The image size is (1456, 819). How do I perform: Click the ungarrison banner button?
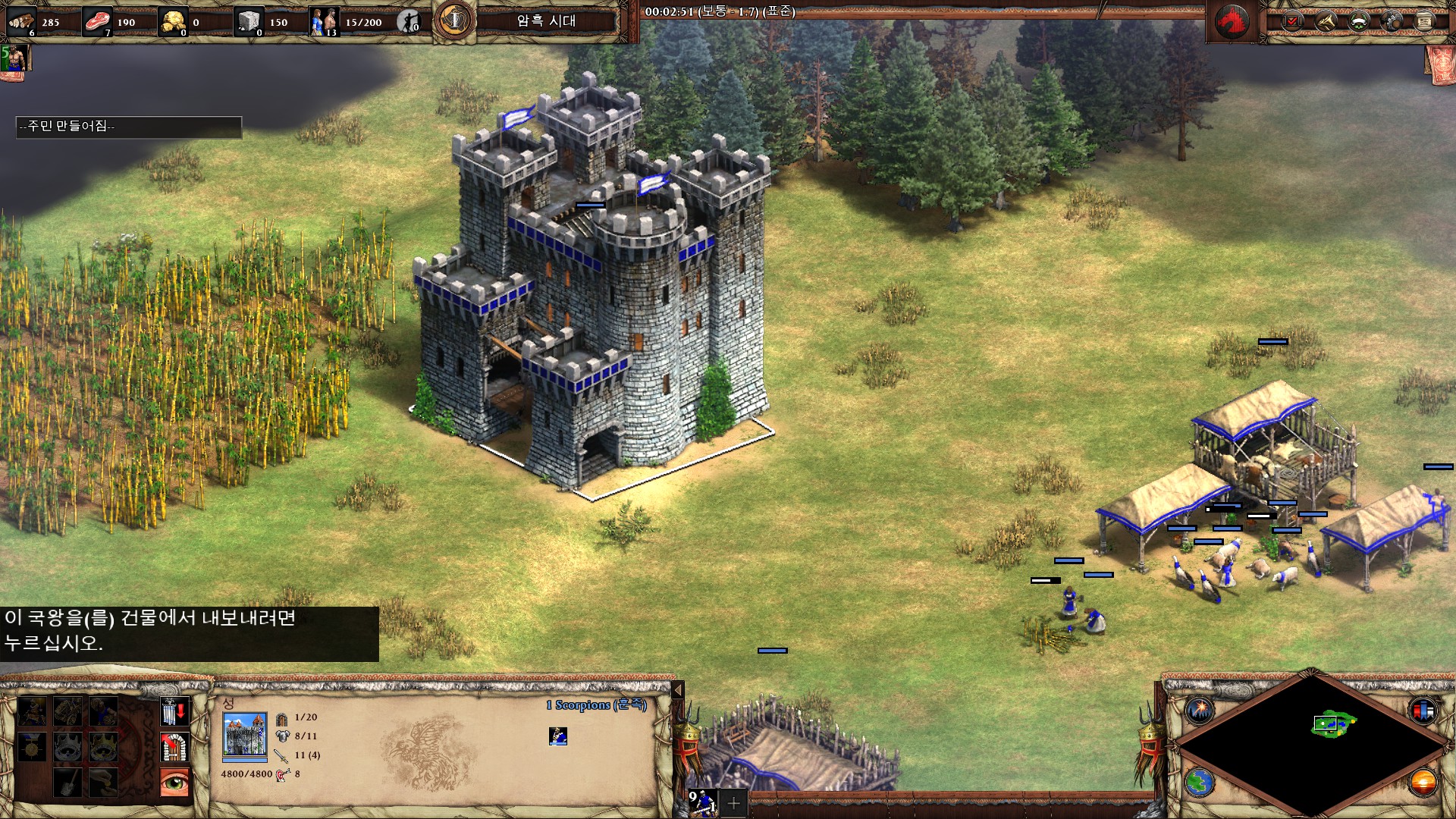pos(174,712)
